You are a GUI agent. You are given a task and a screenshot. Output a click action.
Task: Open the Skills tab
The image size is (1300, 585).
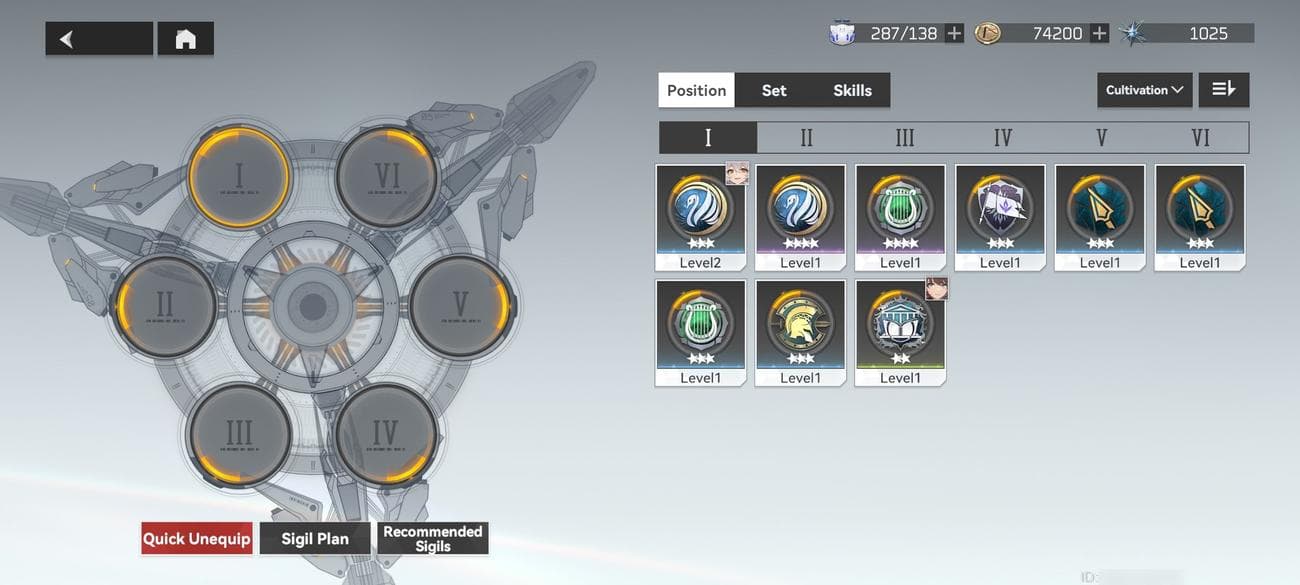point(852,90)
